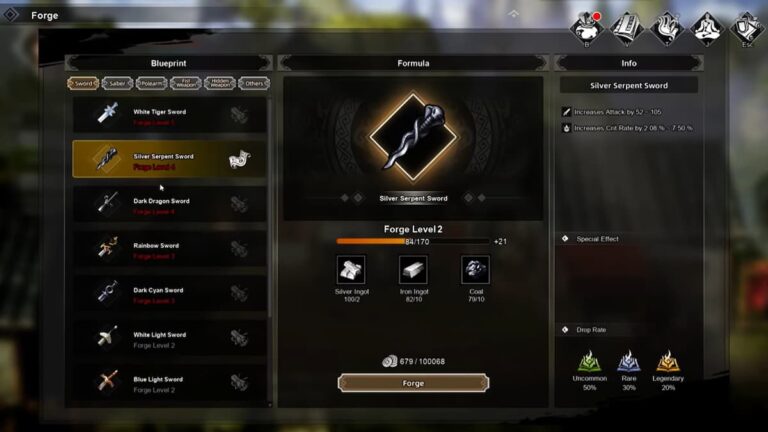Open the book icon in top bar
The image size is (768, 432).
pos(626,27)
